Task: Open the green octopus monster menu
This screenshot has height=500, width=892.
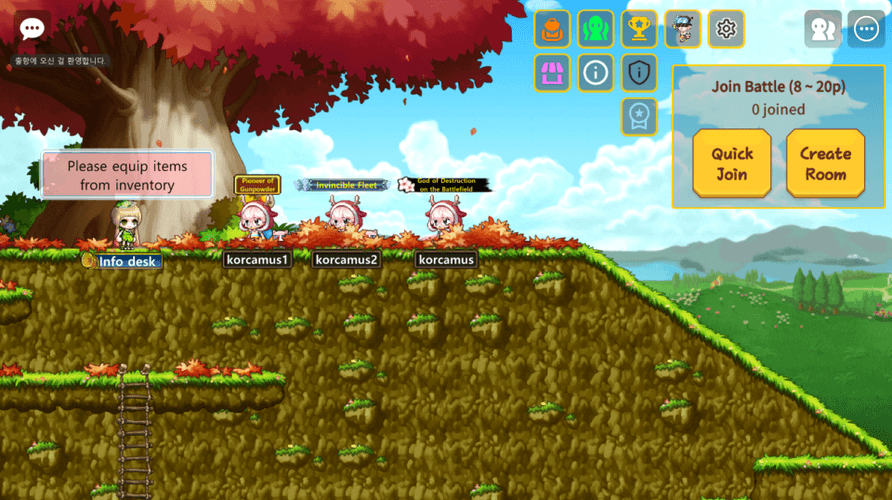Action: [x=596, y=29]
